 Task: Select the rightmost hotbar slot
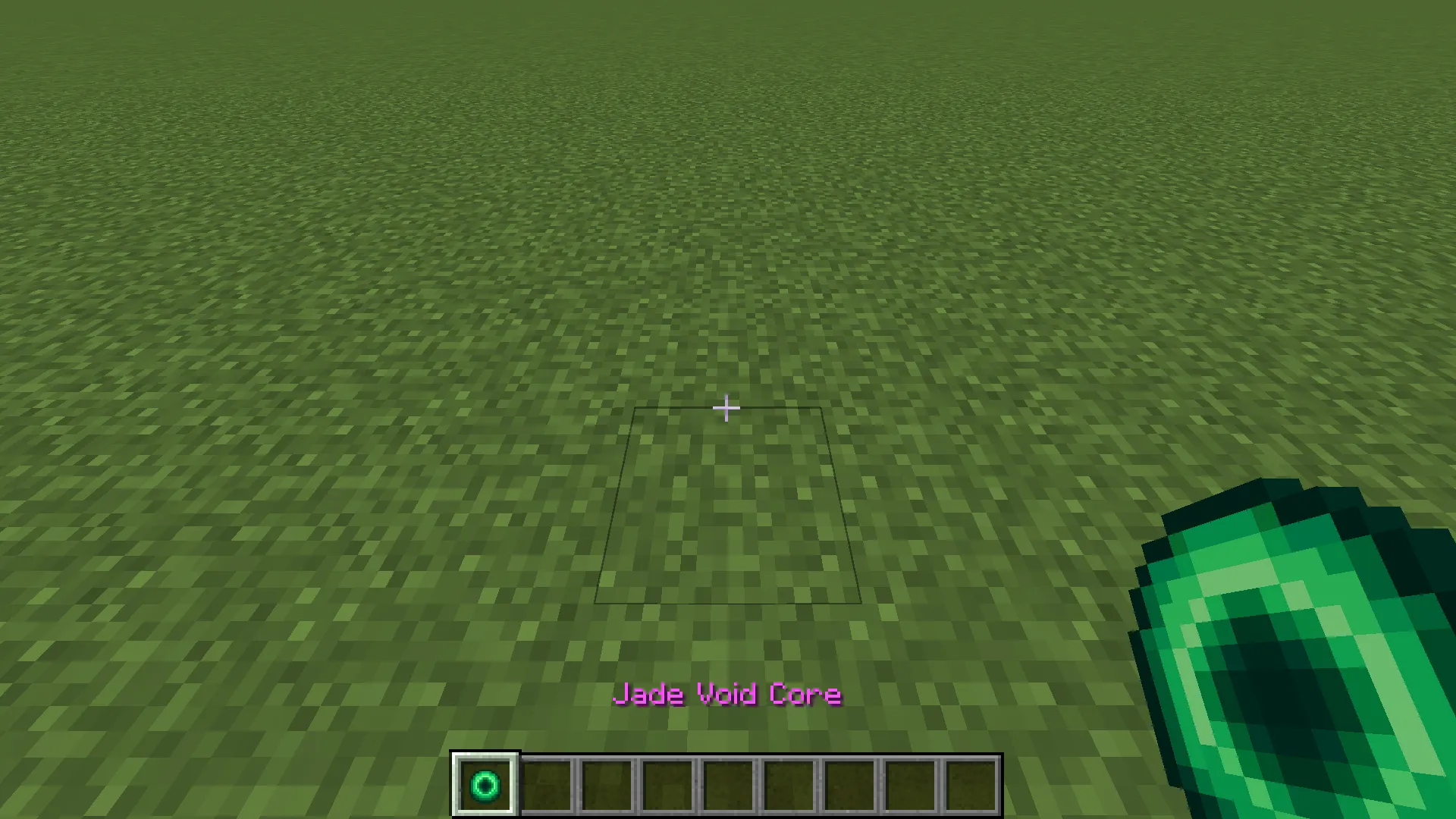(x=971, y=783)
